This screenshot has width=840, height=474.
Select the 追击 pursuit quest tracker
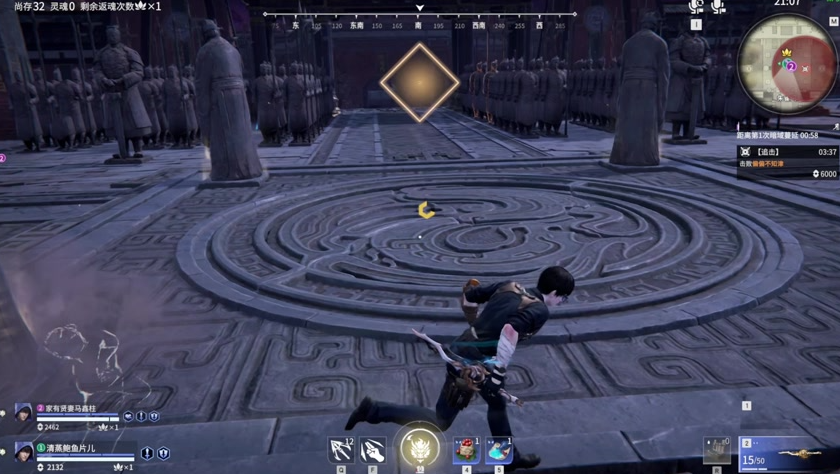[786, 152]
